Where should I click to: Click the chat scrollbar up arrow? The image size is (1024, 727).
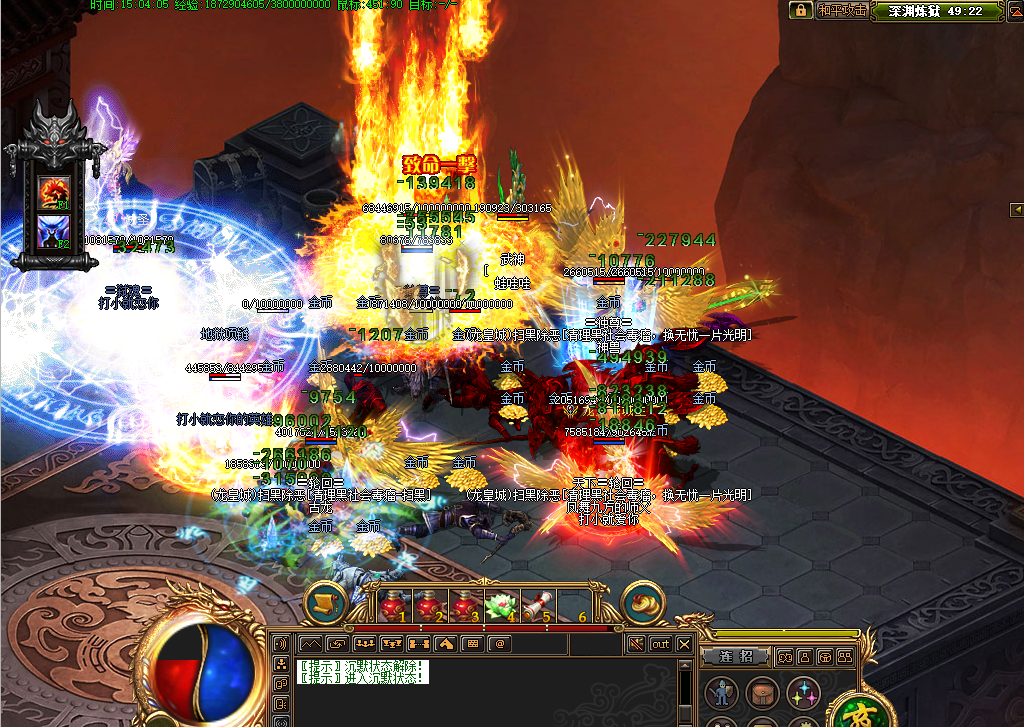(x=685, y=665)
